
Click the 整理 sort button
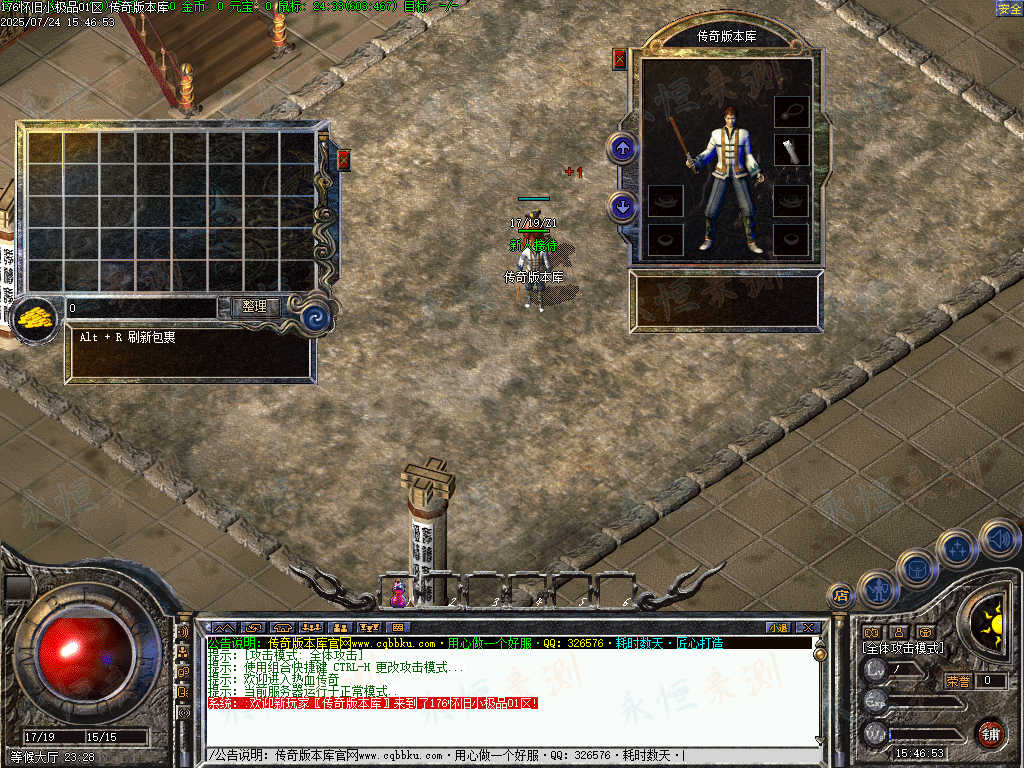255,307
